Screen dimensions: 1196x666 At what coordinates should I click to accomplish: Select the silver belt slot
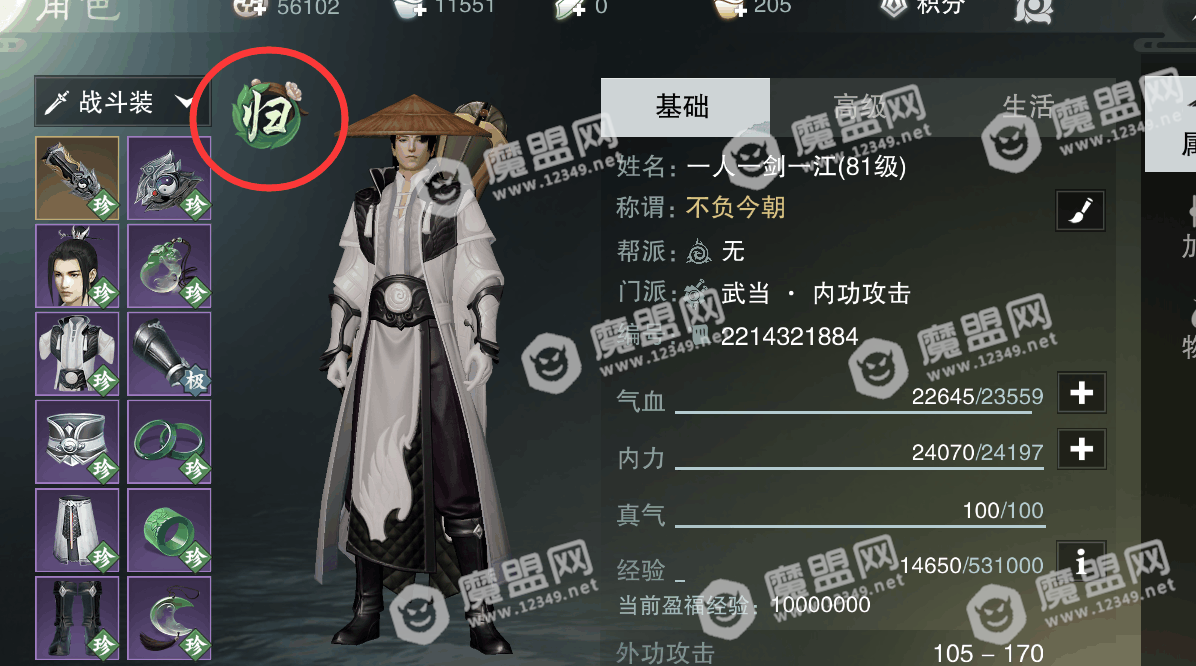pyautogui.click(x=78, y=442)
